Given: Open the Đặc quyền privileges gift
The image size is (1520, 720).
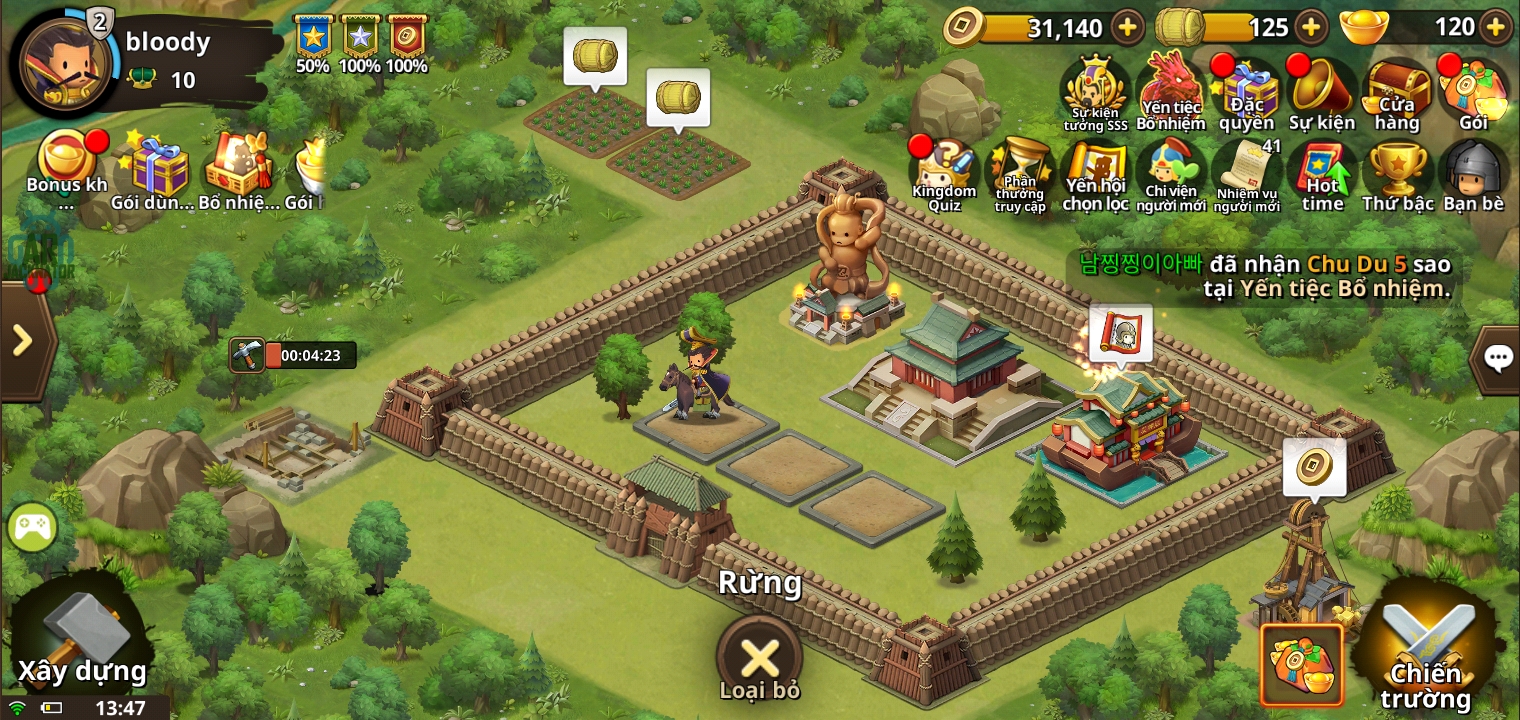Looking at the screenshot, I should (x=1246, y=96).
